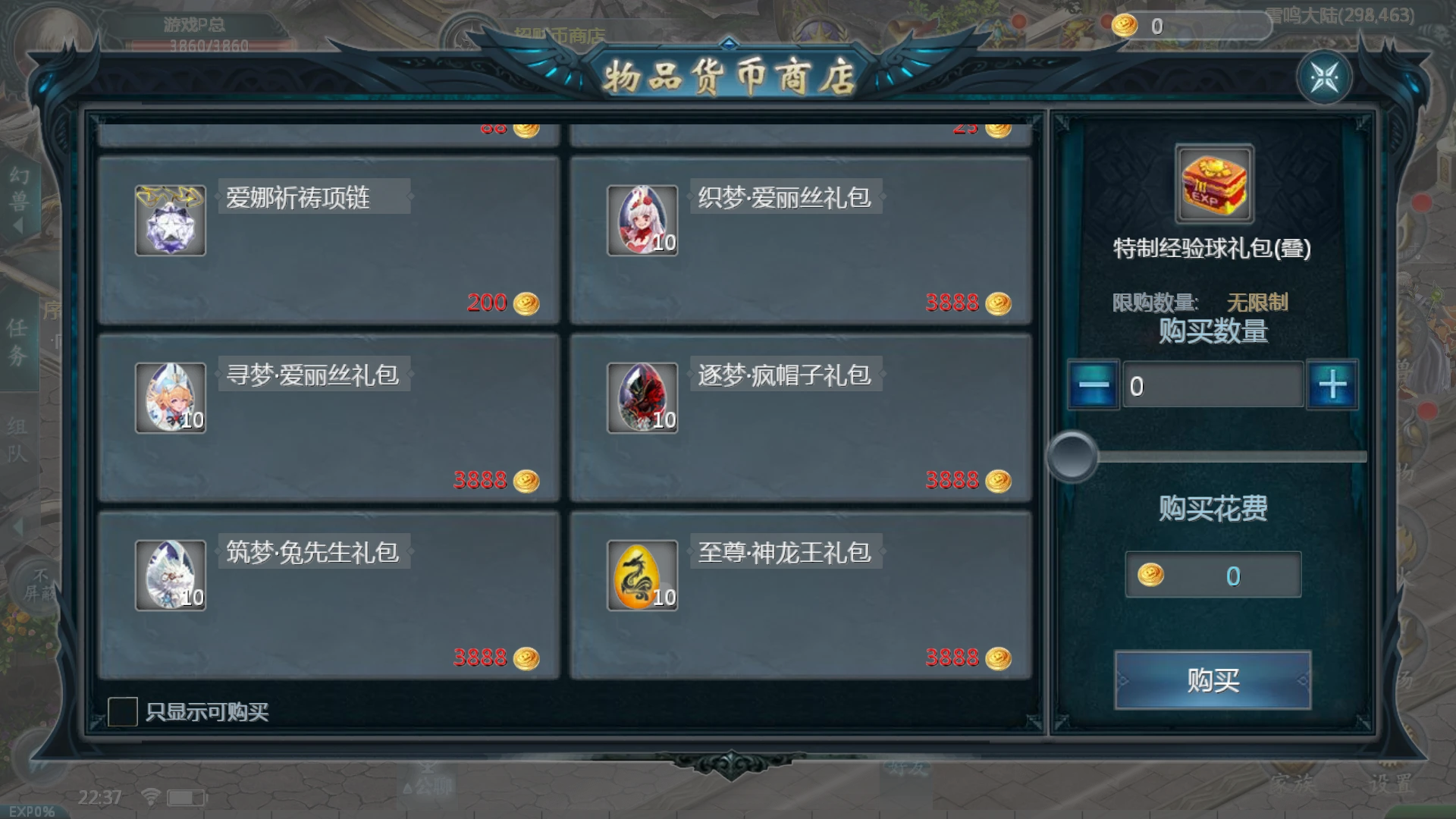
Task: Select the 寻梦·爱丽丝礼包 egg icon
Action: tap(170, 397)
